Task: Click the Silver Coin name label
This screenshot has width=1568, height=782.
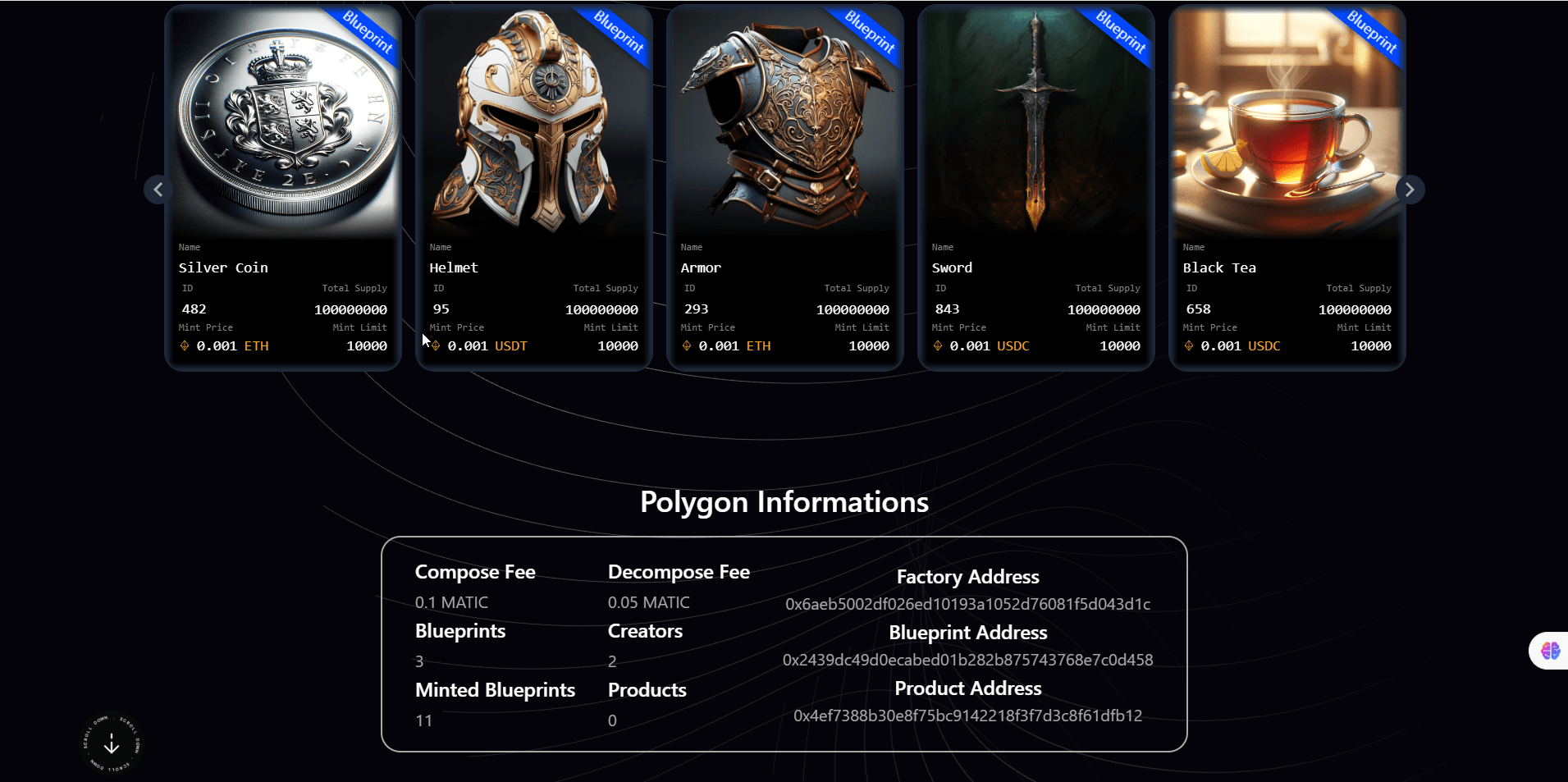Action: coord(223,267)
